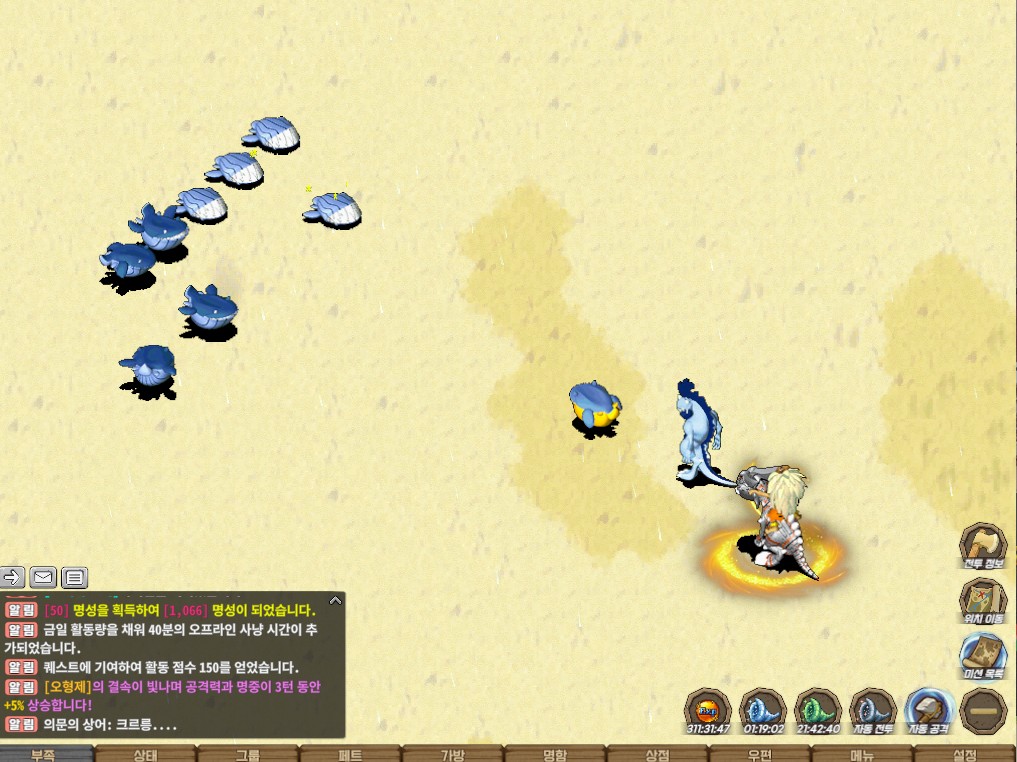This screenshot has width=1017, height=762.
Task: Open the 우편 (mail) menu
Action: (759, 754)
